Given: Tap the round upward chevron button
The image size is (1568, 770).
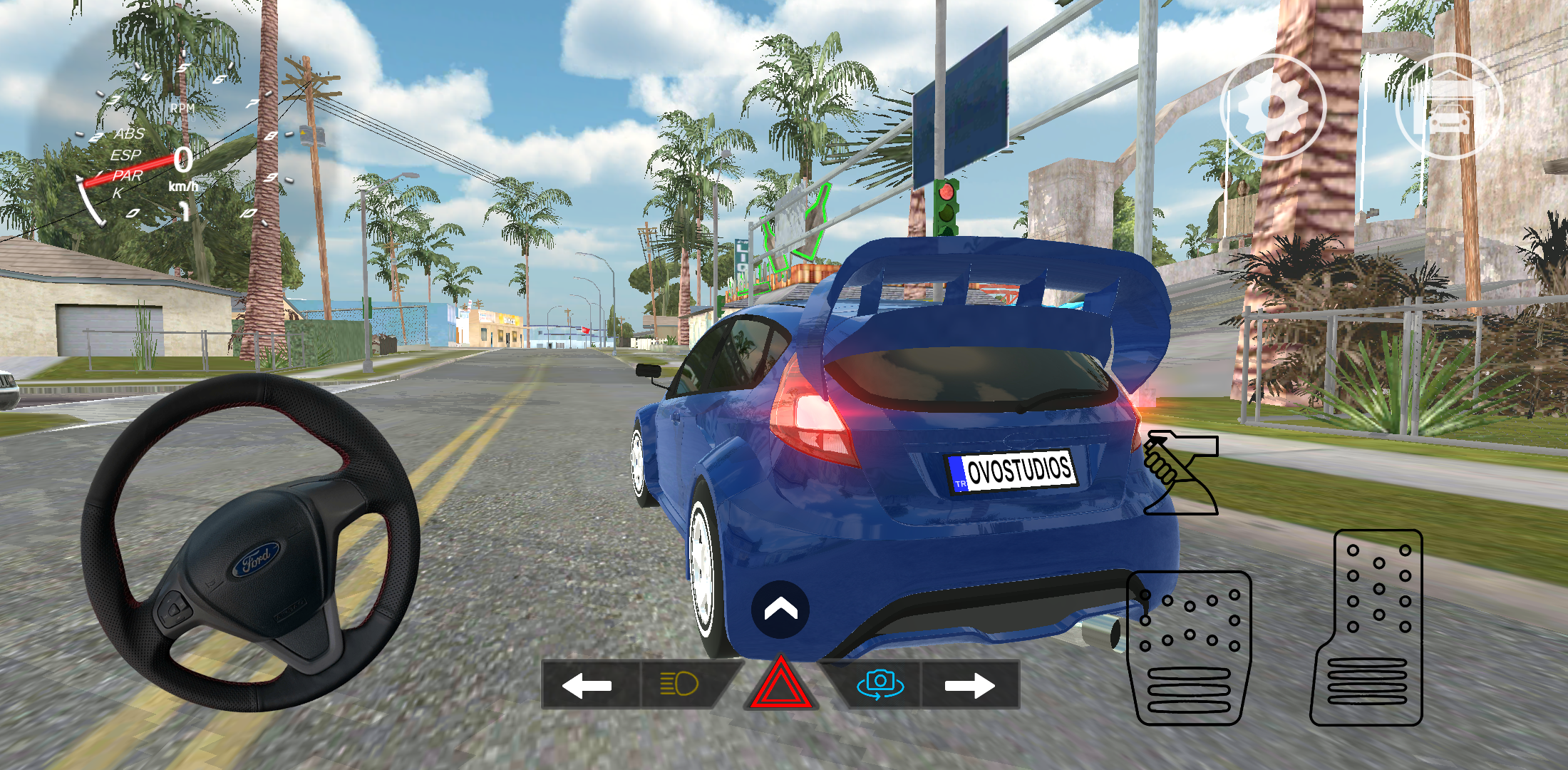Looking at the screenshot, I should pyautogui.click(x=780, y=610).
